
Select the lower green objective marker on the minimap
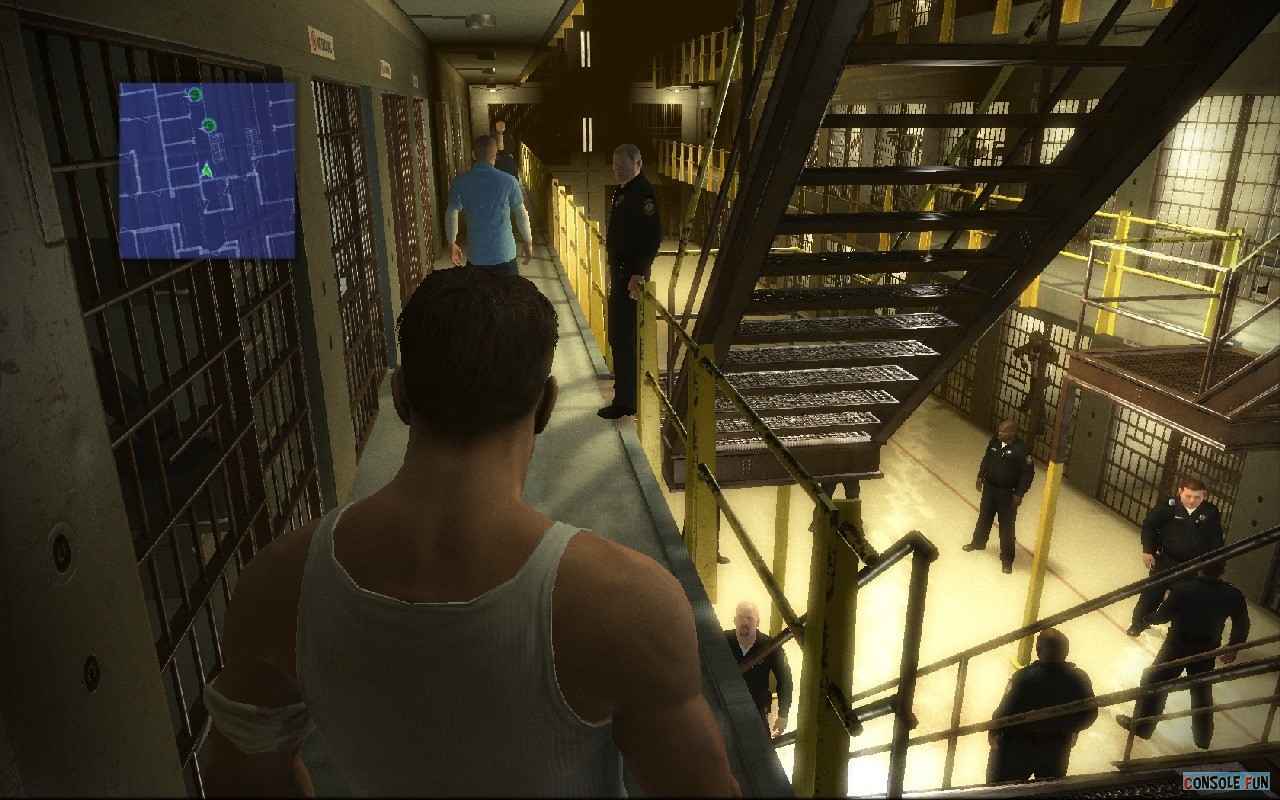(x=209, y=124)
